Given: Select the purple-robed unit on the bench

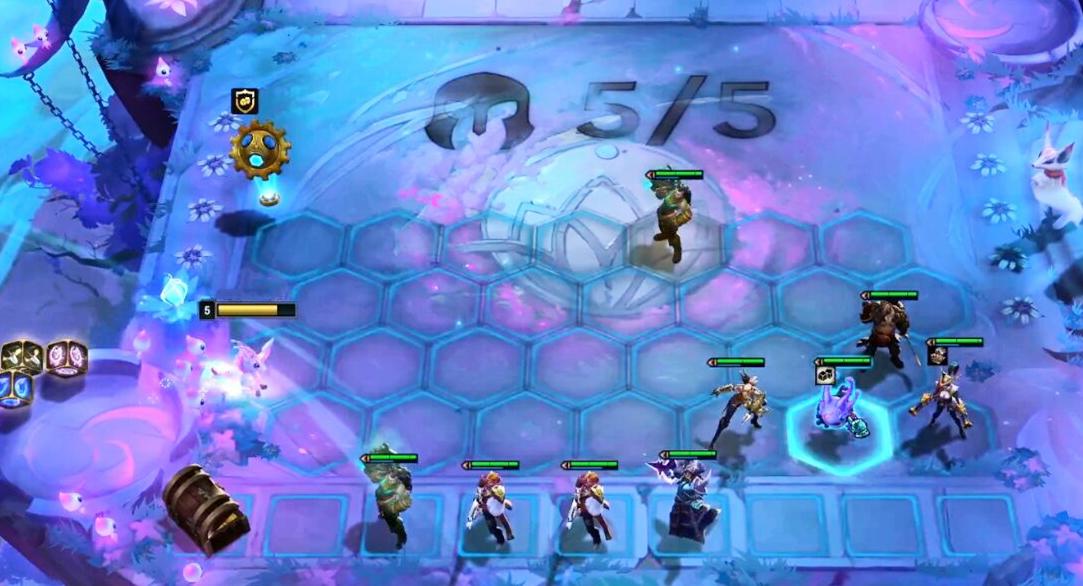Looking at the screenshot, I should click(x=687, y=499).
